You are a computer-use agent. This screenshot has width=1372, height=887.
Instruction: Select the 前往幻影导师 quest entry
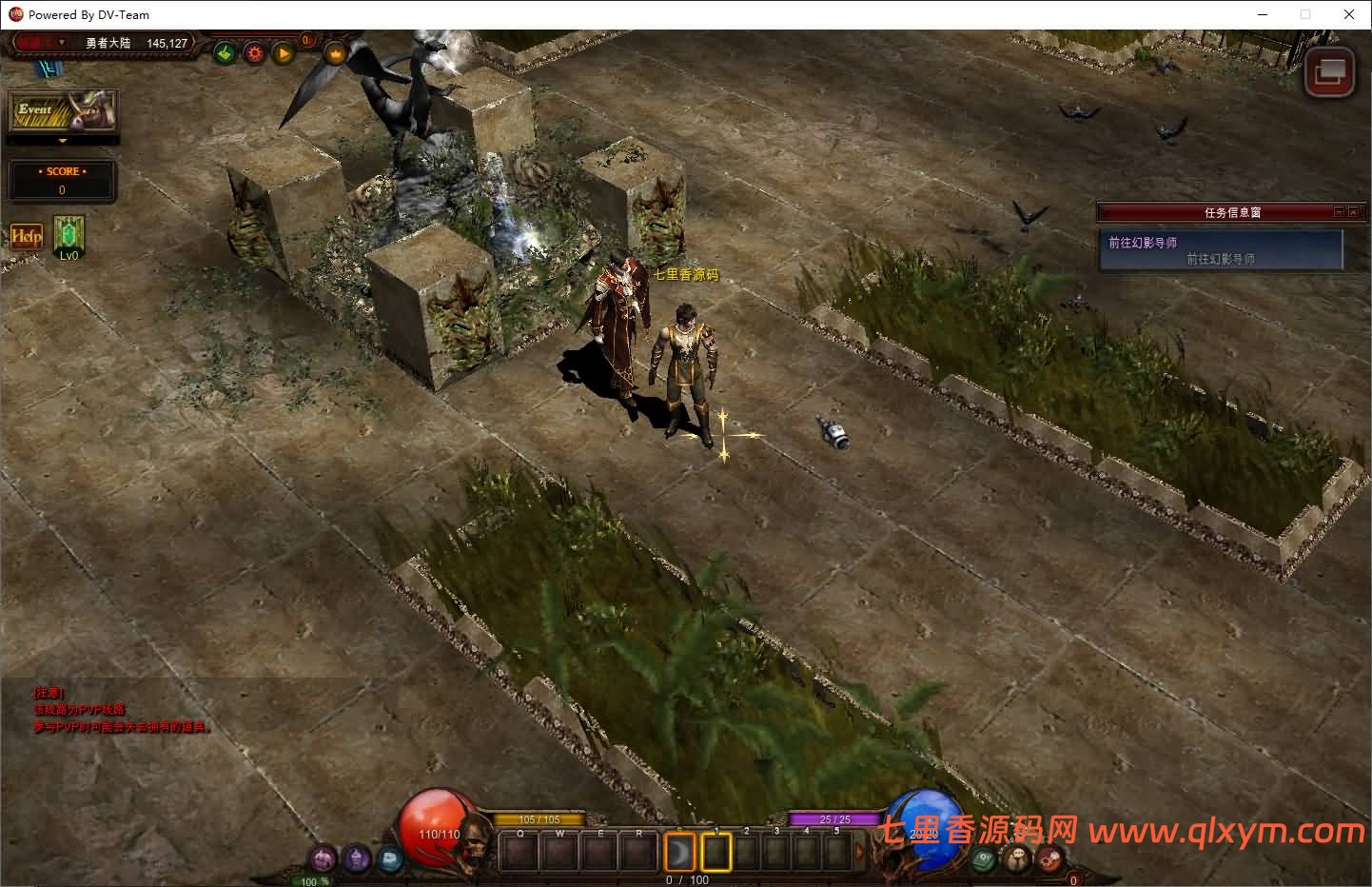1220,250
